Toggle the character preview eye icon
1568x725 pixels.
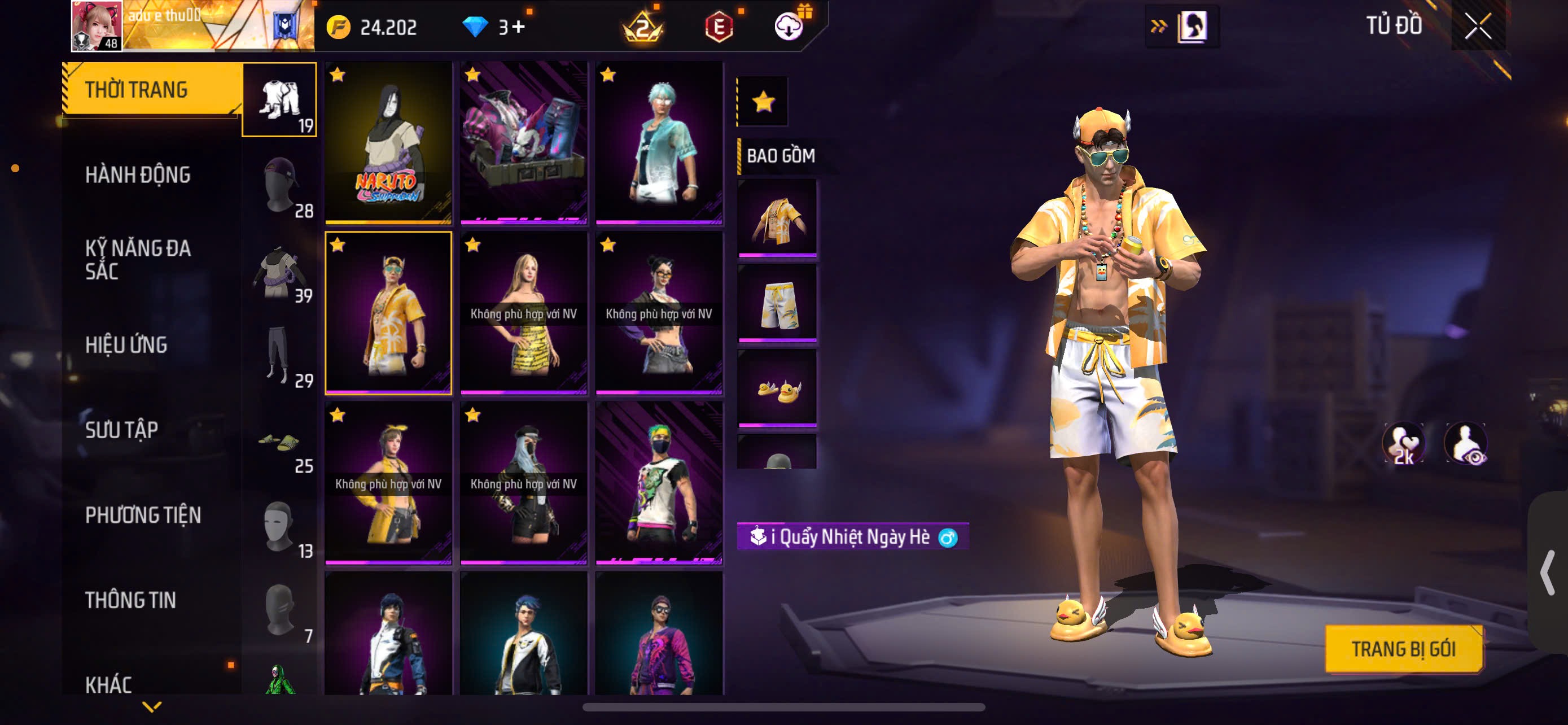pos(1466,444)
